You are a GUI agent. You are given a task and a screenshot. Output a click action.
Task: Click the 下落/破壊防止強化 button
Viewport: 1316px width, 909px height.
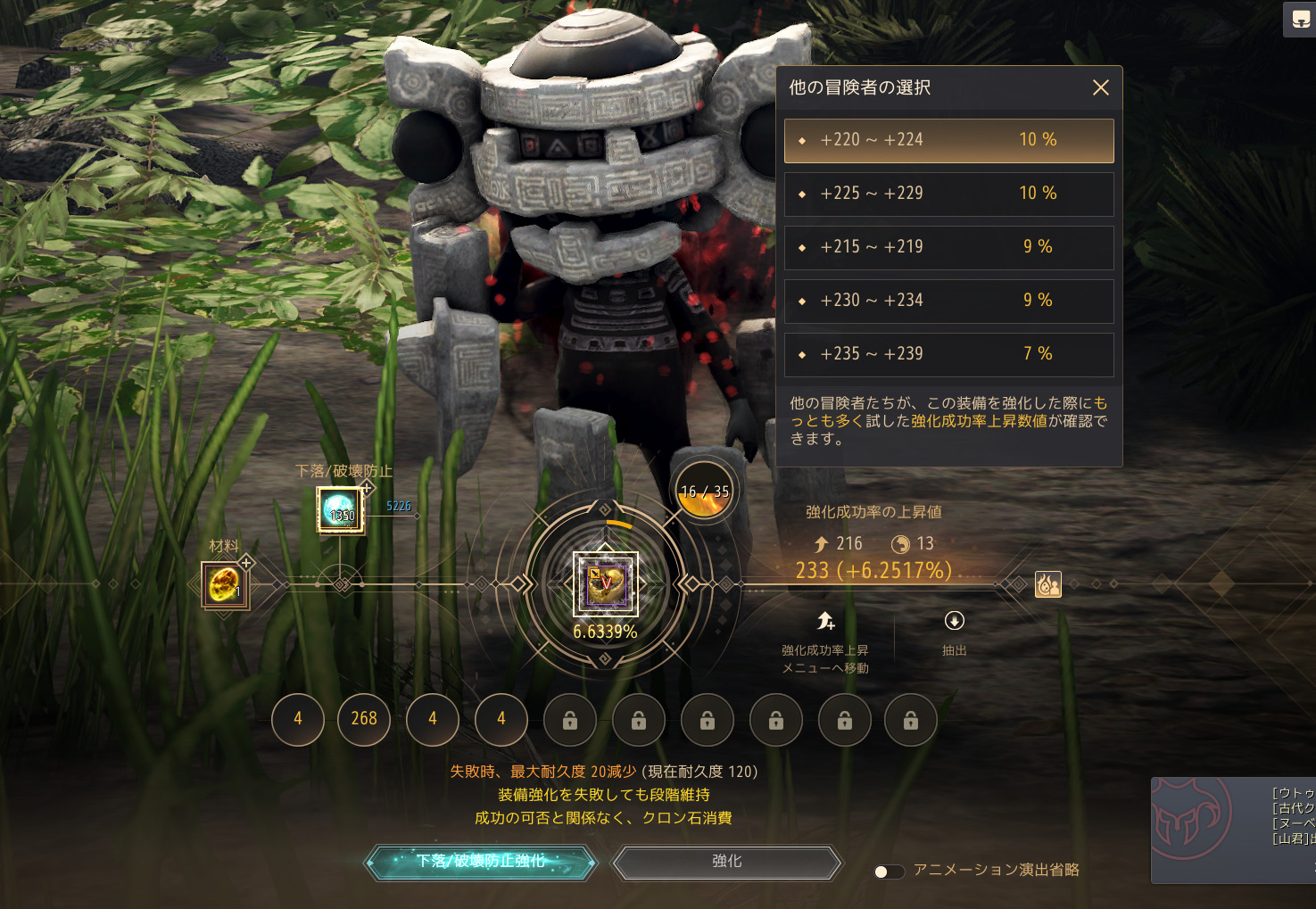click(481, 862)
